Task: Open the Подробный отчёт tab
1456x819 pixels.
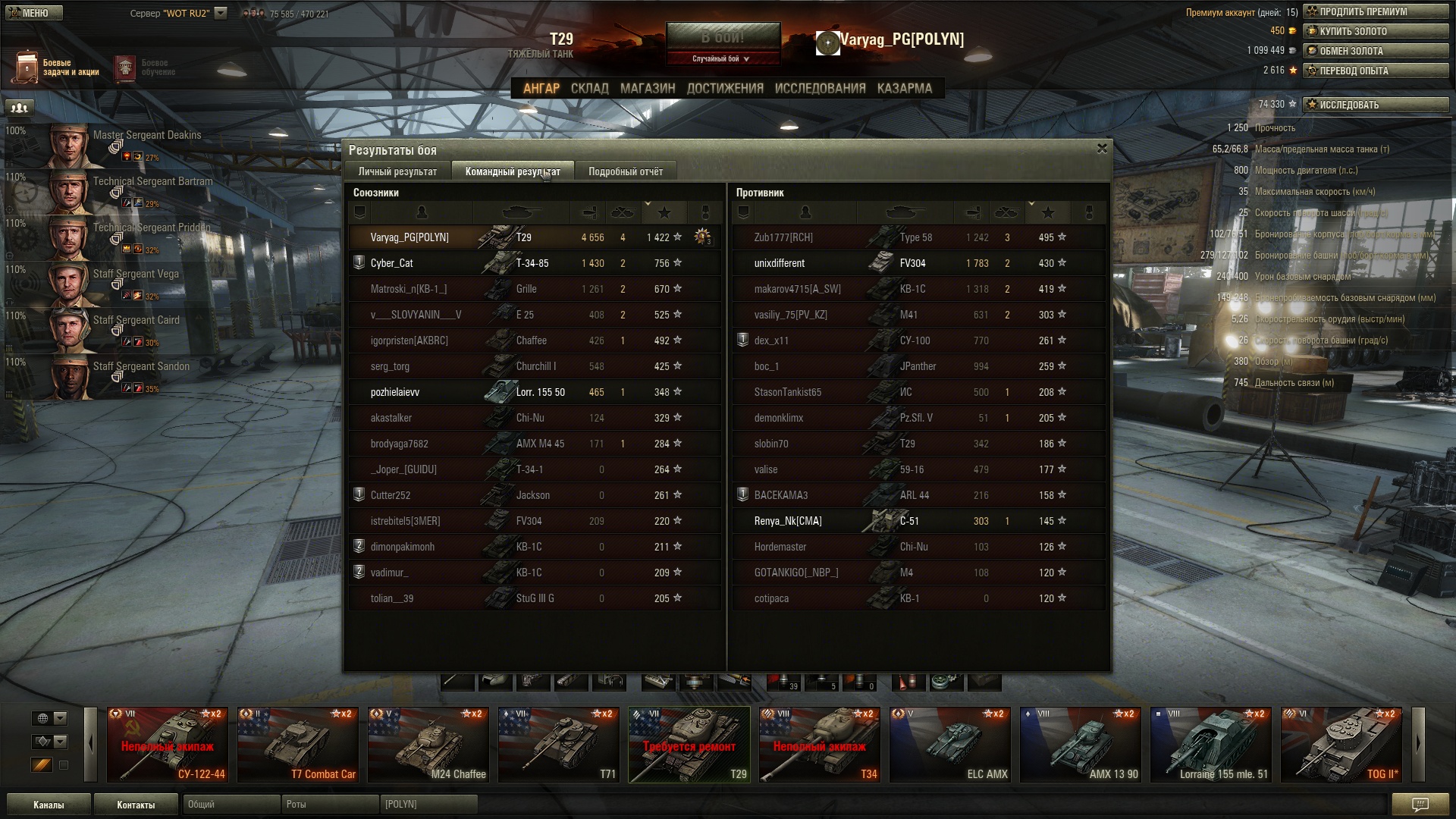Action: (625, 171)
